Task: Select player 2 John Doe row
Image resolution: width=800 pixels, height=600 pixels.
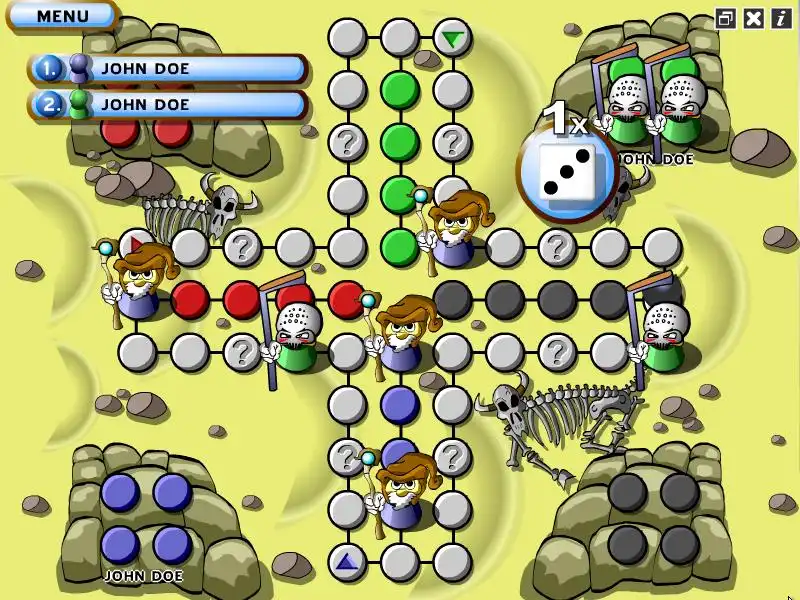Action: [x=168, y=103]
